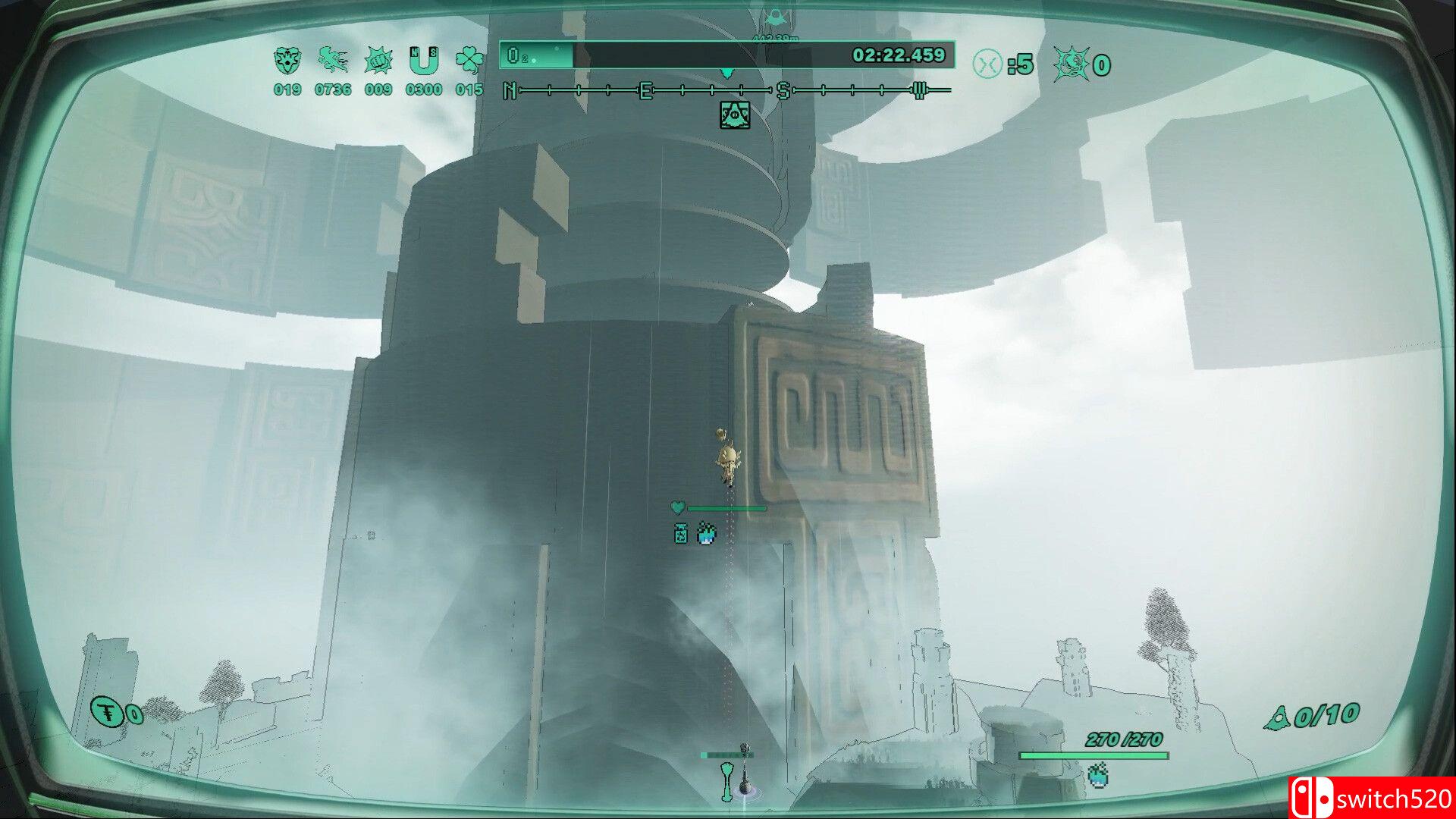The image size is (1456, 819).
Task: Select the horseshoe magnet stat icon
Action: 423,61
